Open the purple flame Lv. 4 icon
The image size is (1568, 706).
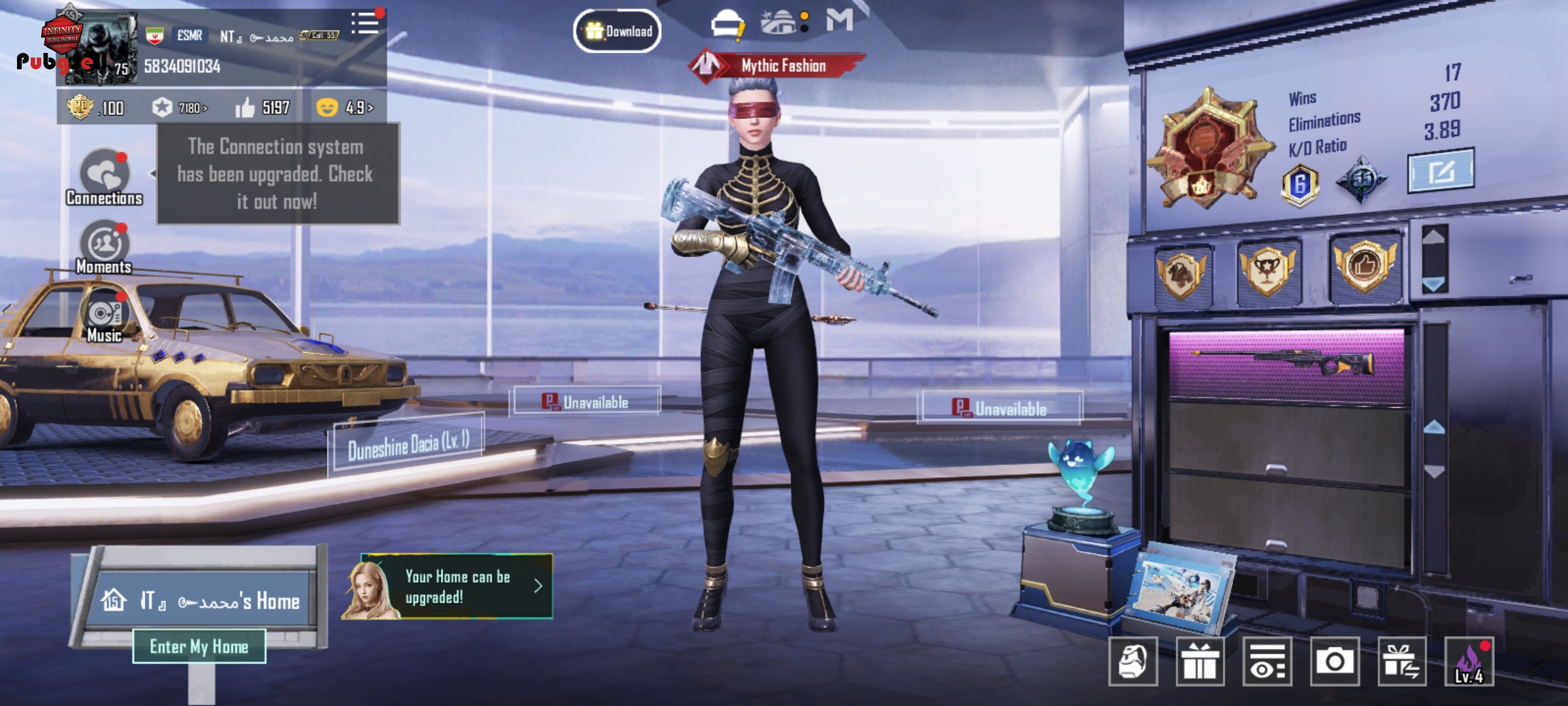pos(1469,661)
